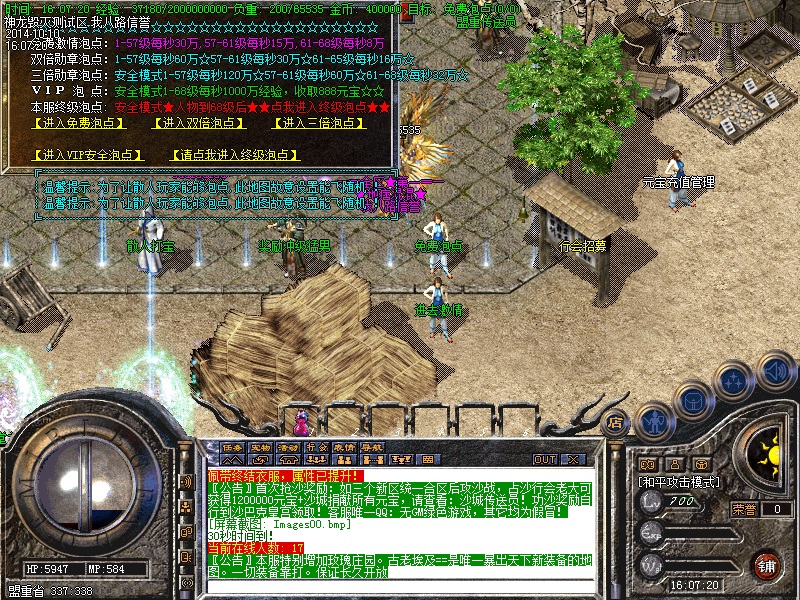Switch to the 活动 events tab
Image resolution: width=800 pixels, height=600 pixels.
tap(289, 447)
